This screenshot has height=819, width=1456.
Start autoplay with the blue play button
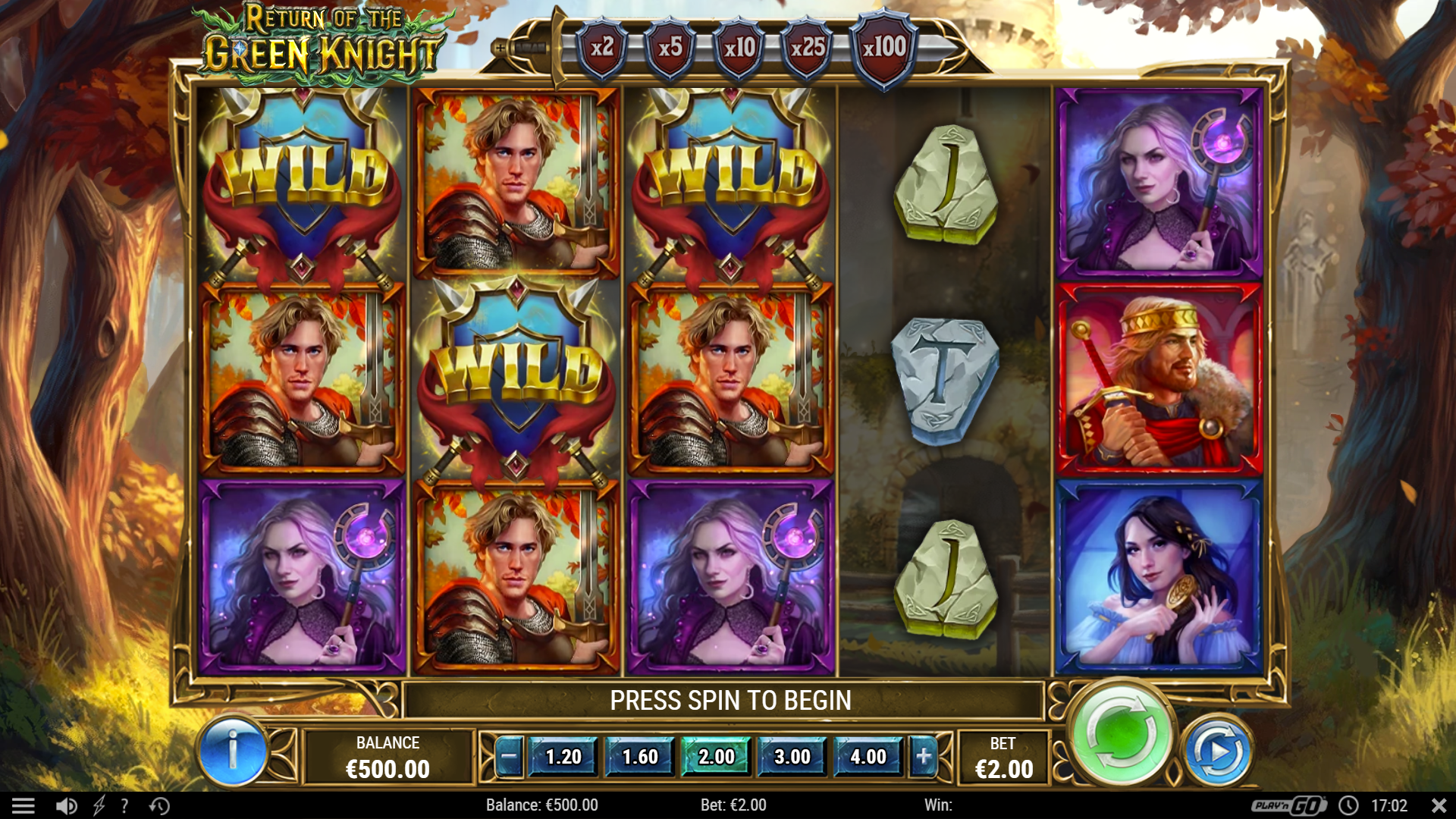pos(1218,752)
